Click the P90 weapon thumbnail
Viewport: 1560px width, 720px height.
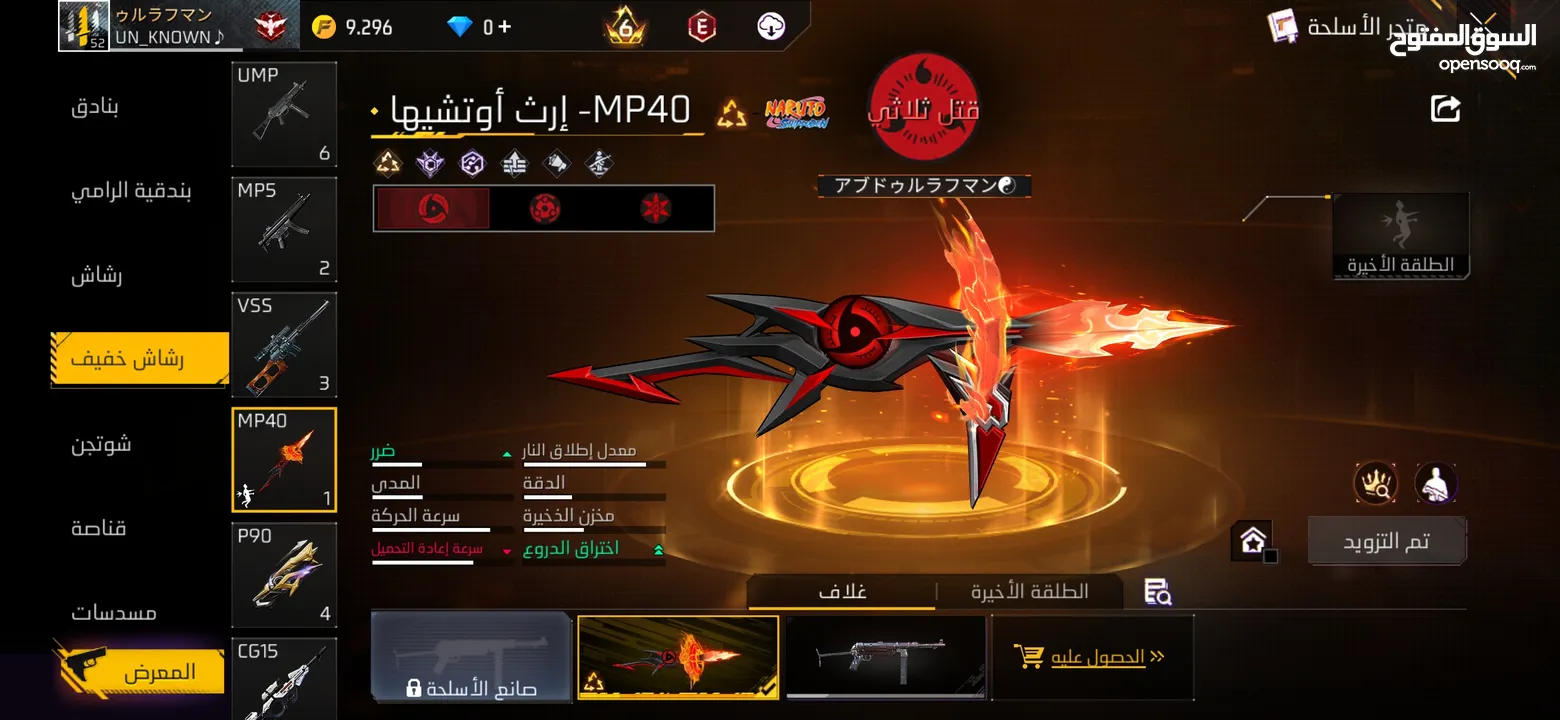[x=284, y=575]
